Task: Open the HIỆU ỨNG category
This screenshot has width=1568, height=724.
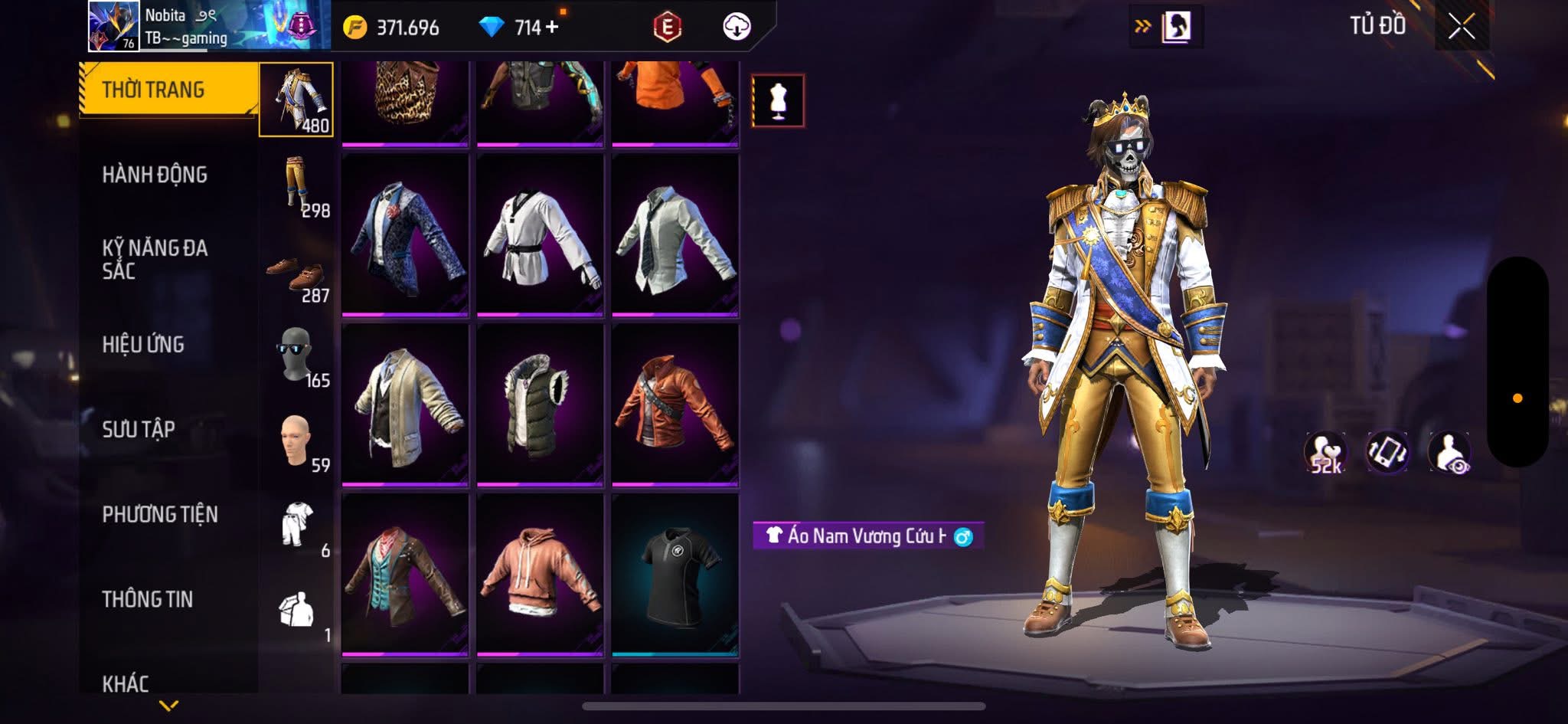Action: click(x=143, y=345)
